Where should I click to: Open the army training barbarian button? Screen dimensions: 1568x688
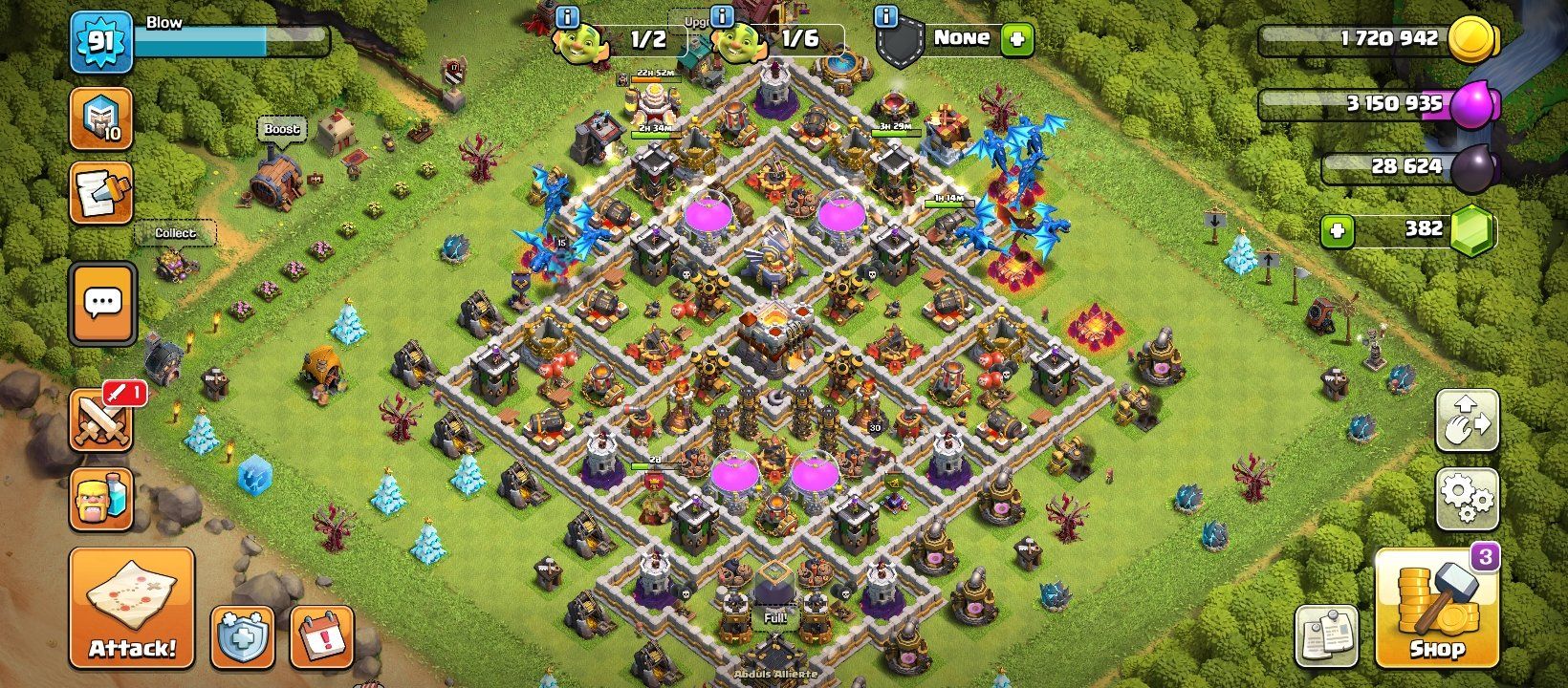click(x=101, y=498)
